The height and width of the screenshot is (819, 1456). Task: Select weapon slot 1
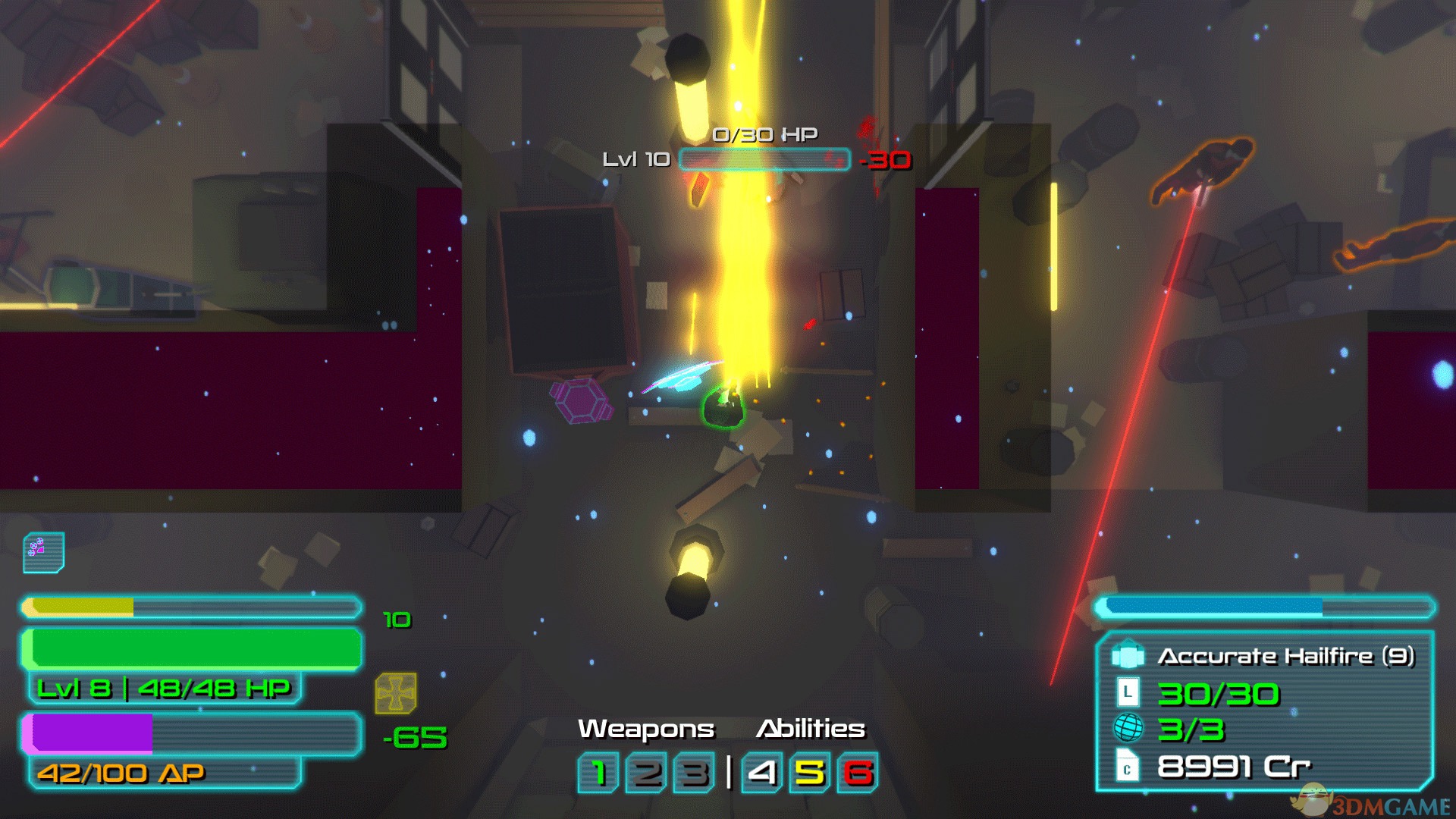(x=599, y=773)
